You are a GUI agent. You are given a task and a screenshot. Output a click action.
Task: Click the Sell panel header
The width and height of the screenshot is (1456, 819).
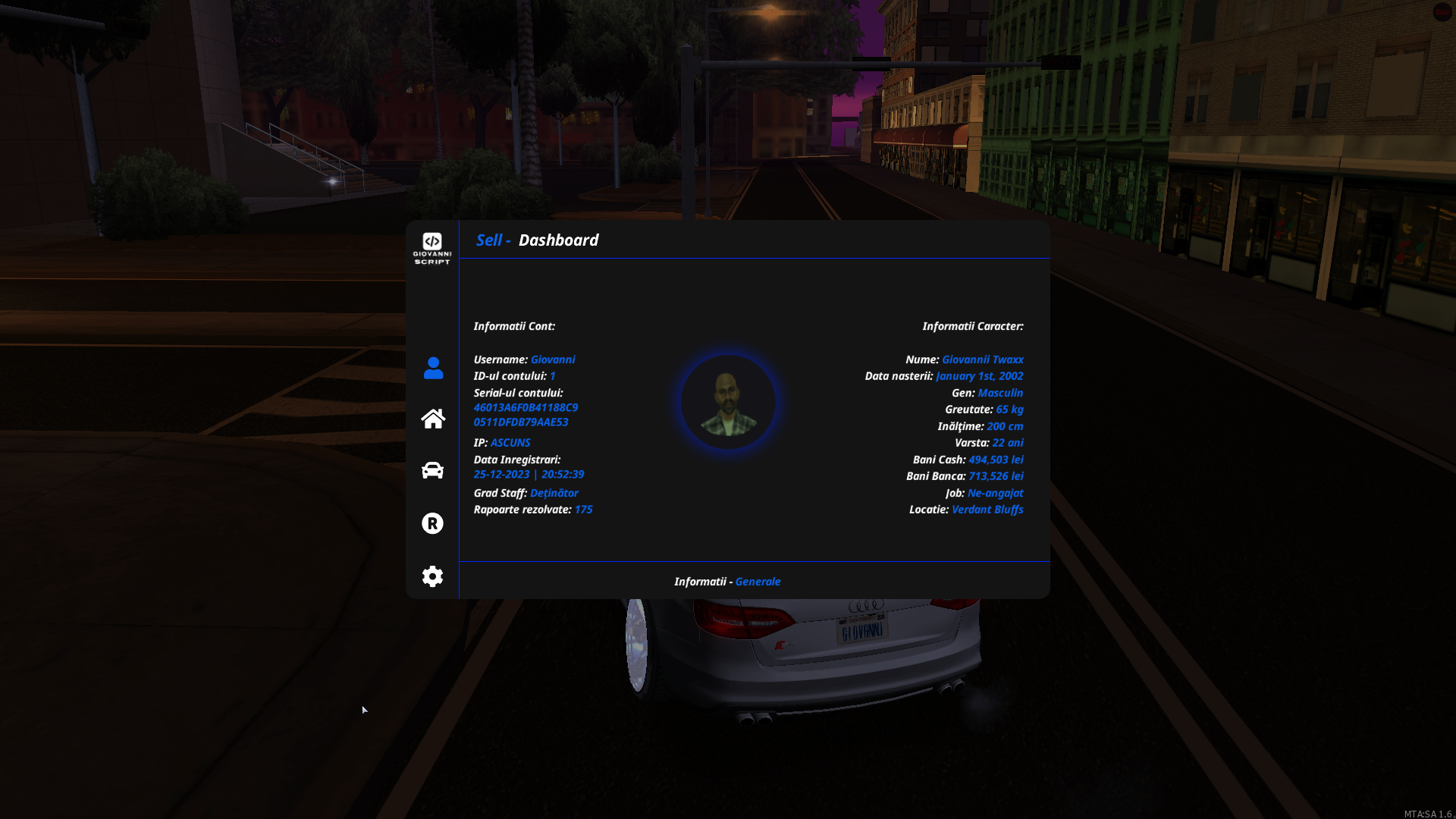pos(490,239)
